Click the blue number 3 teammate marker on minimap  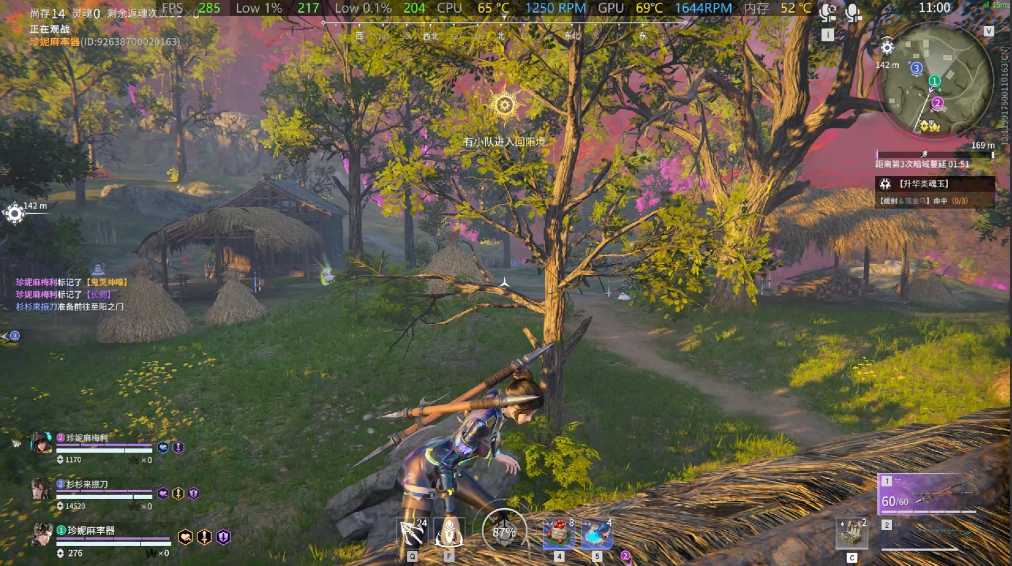[916, 68]
